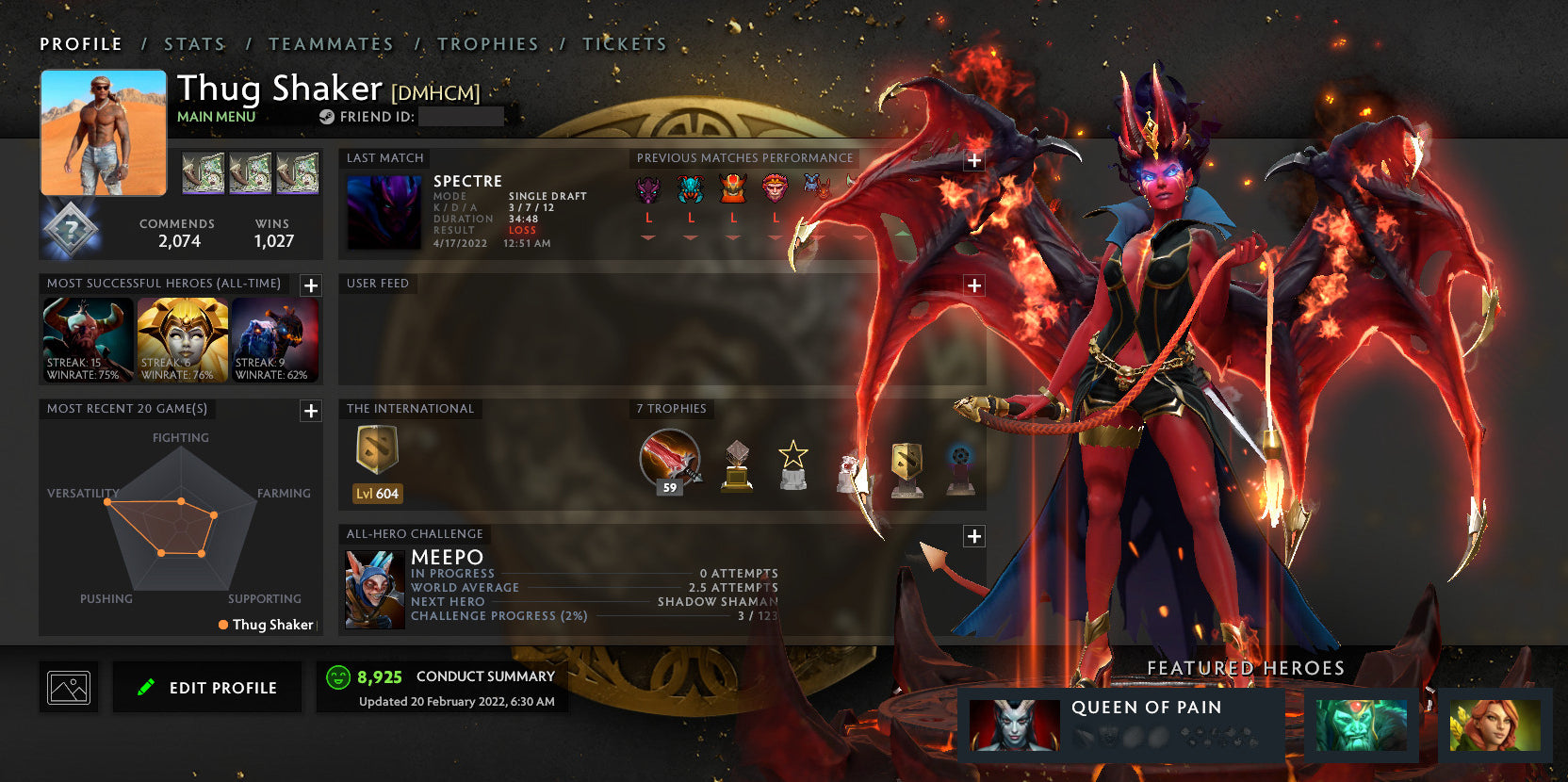Image resolution: width=1568 pixels, height=782 pixels.
Task: Show the Trophies tab
Action: pyautogui.click(x=487, y=44)
